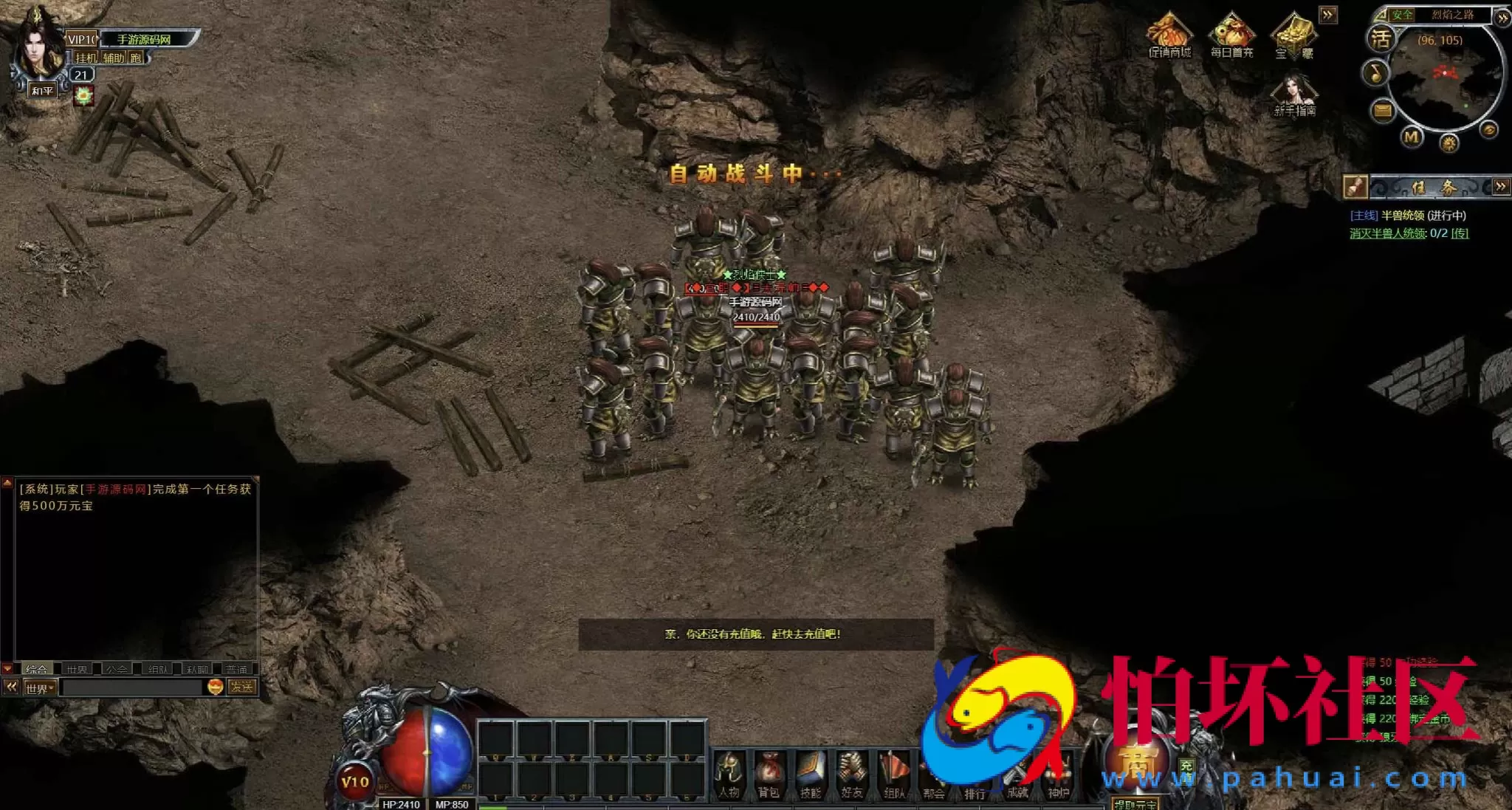
Task: Open the 技能 skills book
Action: tap(810, 775)
